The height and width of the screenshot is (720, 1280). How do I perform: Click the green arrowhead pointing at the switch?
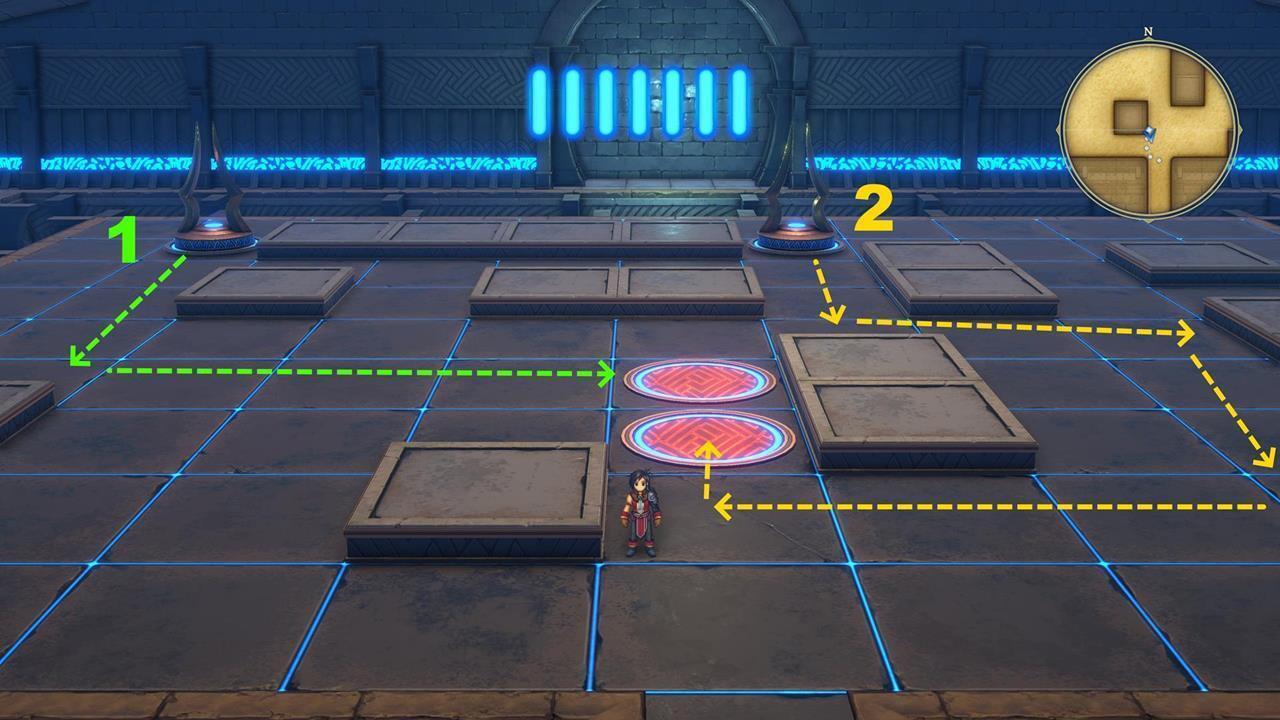pos(605,373)
